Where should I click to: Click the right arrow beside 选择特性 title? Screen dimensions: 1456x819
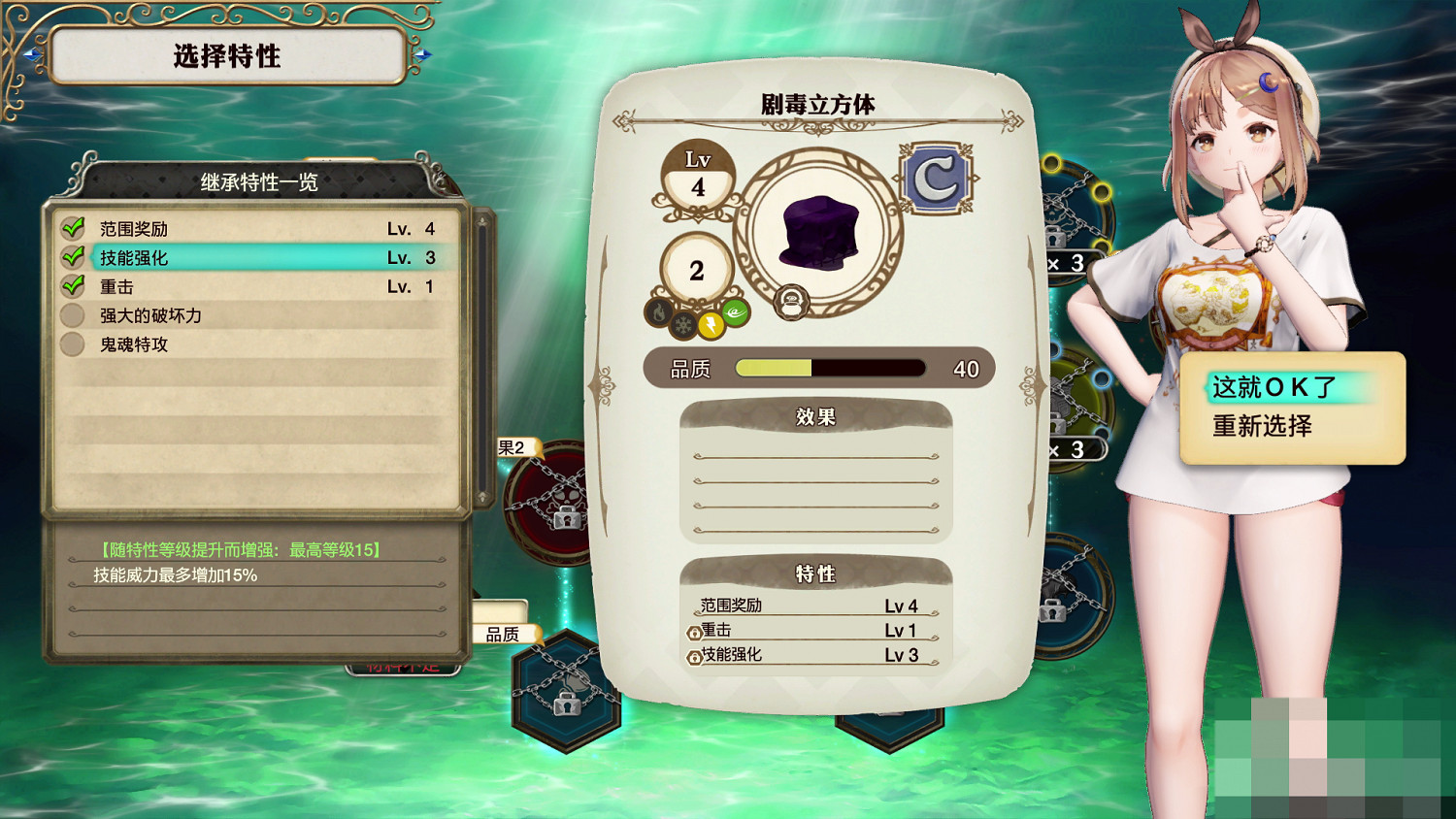click(x=424, y=55)
